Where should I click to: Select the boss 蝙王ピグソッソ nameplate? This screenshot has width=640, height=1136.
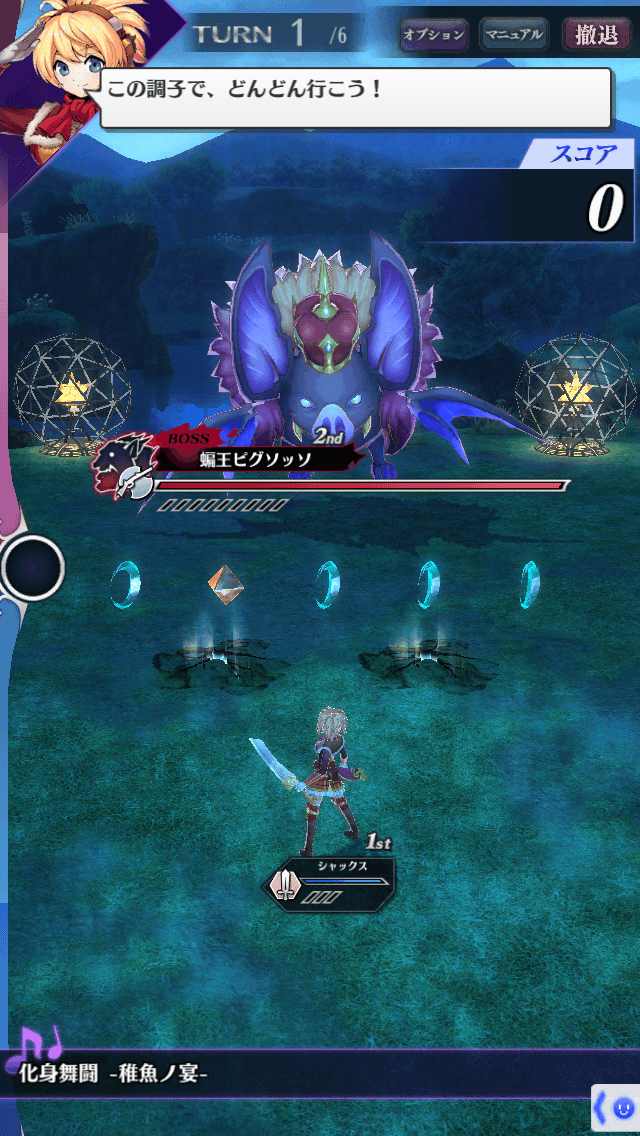[255, 459]
